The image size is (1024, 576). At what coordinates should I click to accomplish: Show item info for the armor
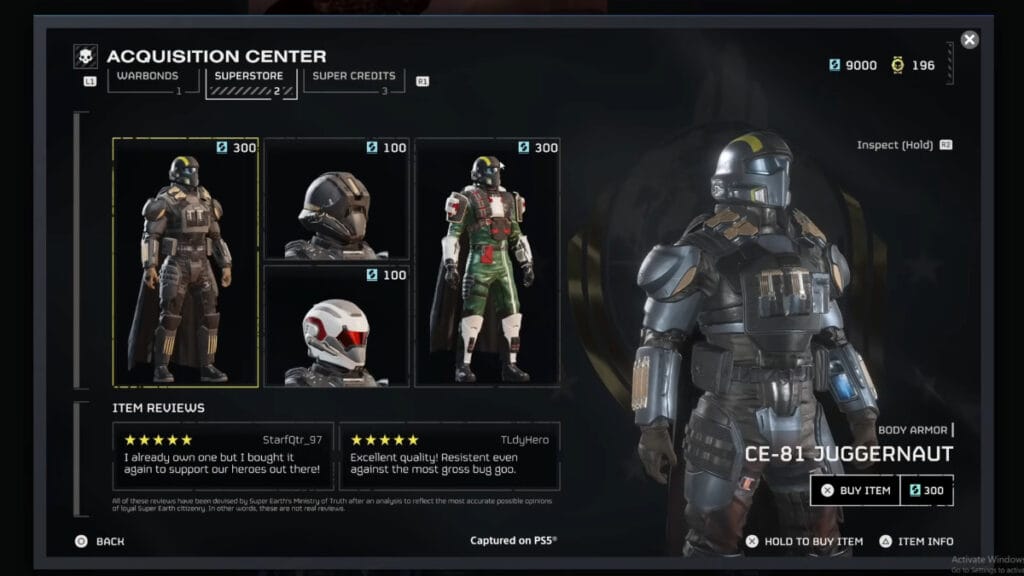click(916, 541)
